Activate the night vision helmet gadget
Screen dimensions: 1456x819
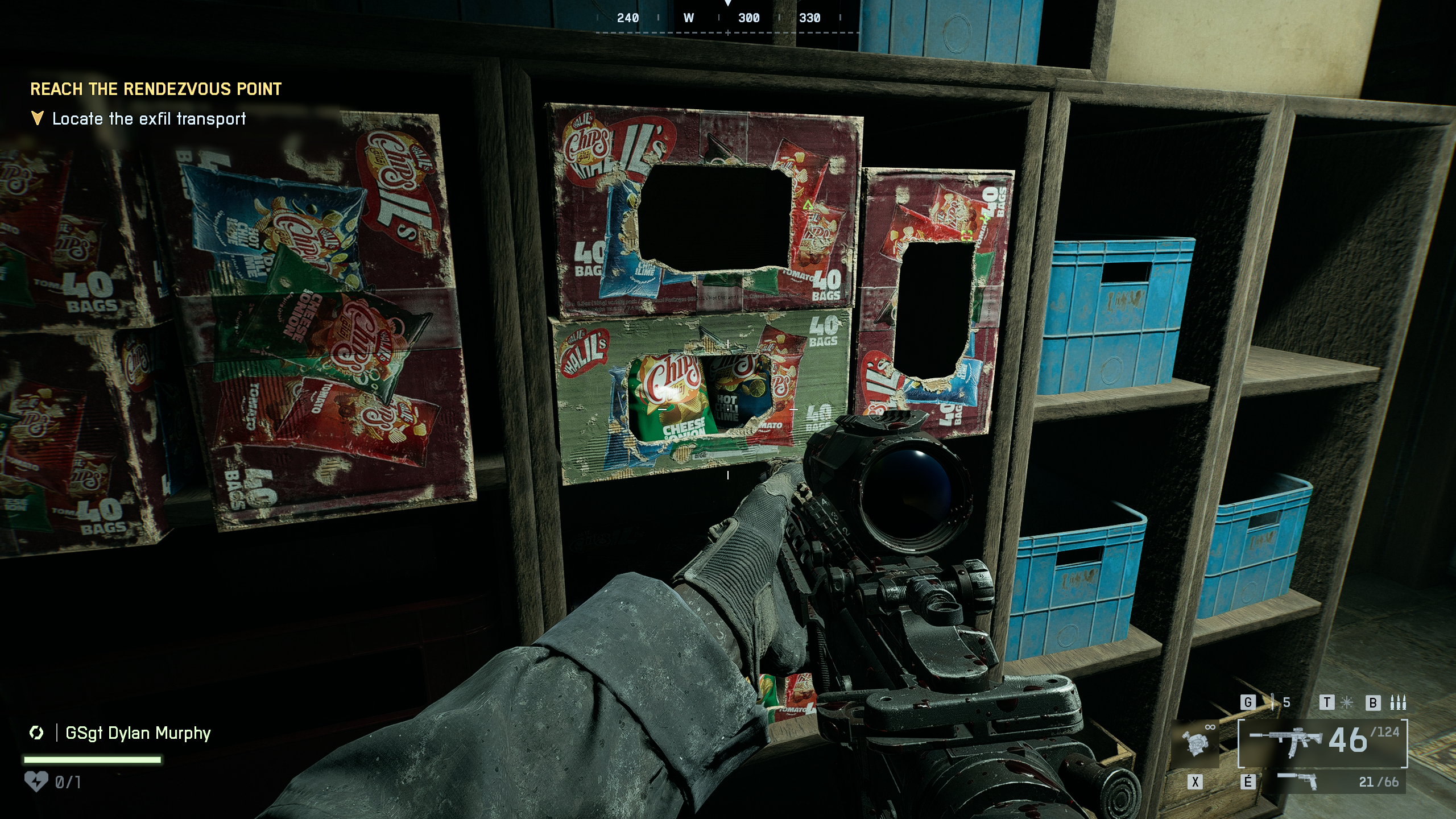[1194, 742]
